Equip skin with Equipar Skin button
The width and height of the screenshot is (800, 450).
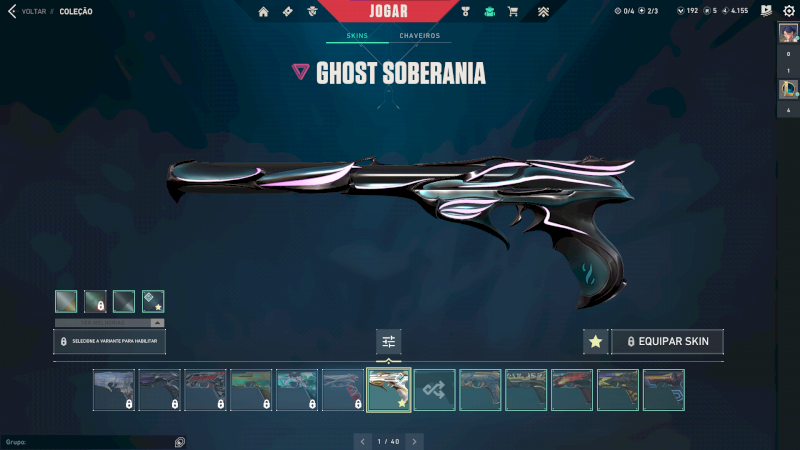click(667, 342)
